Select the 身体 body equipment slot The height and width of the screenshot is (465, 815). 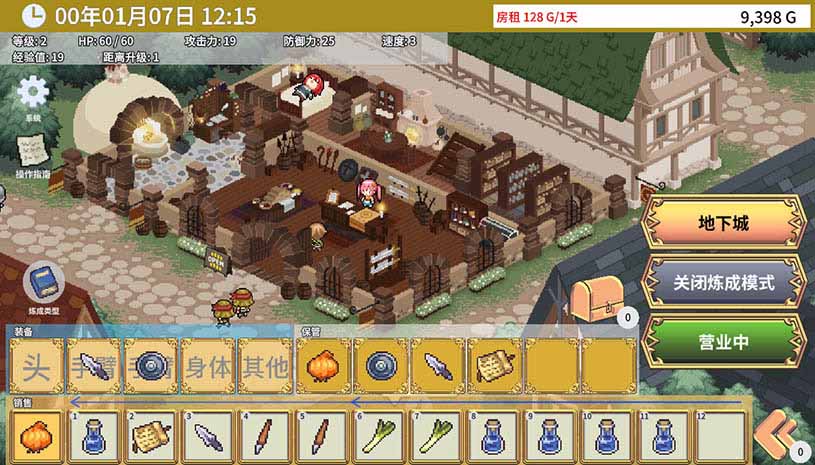209,366
